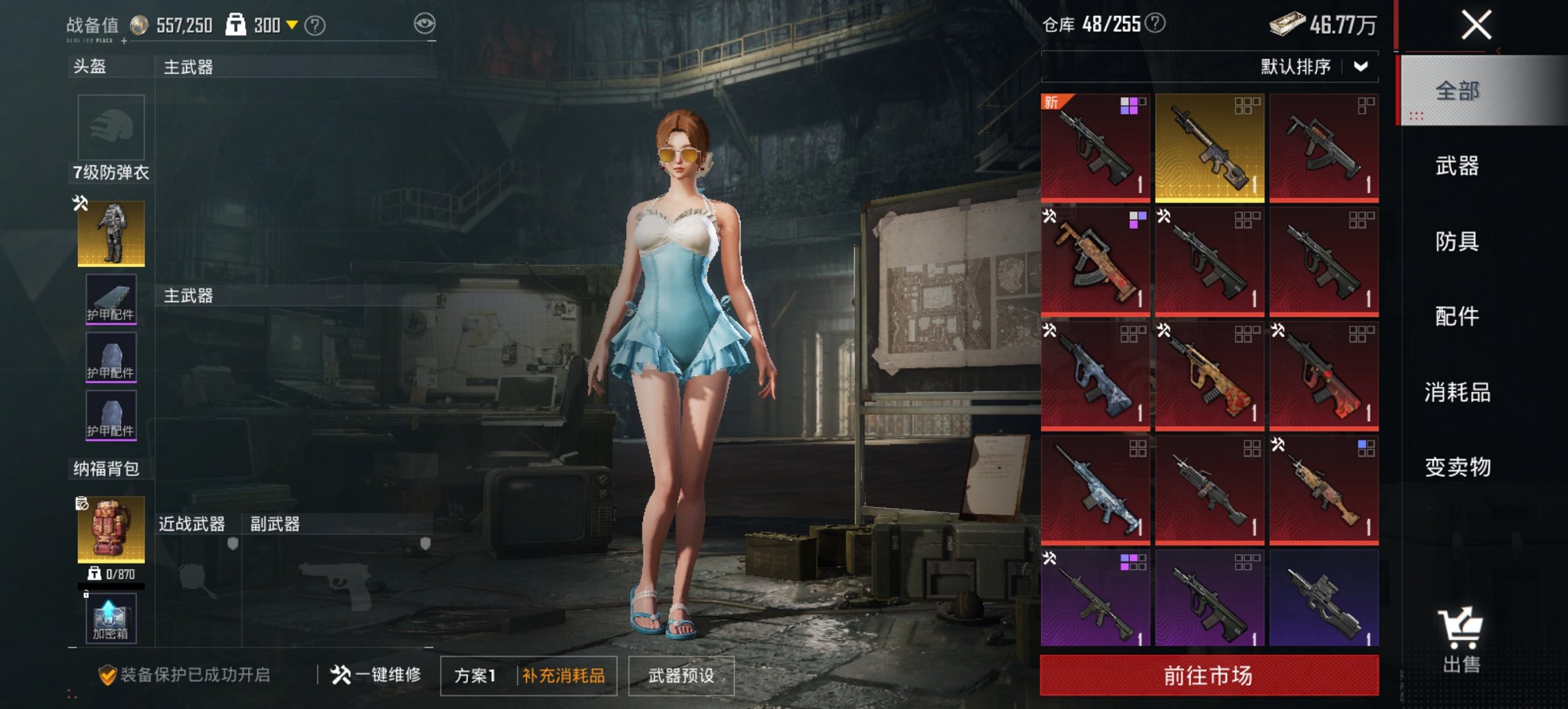Switch to the 全部 category tab
Viewport: 1568px width, 709px height.
1457,91
